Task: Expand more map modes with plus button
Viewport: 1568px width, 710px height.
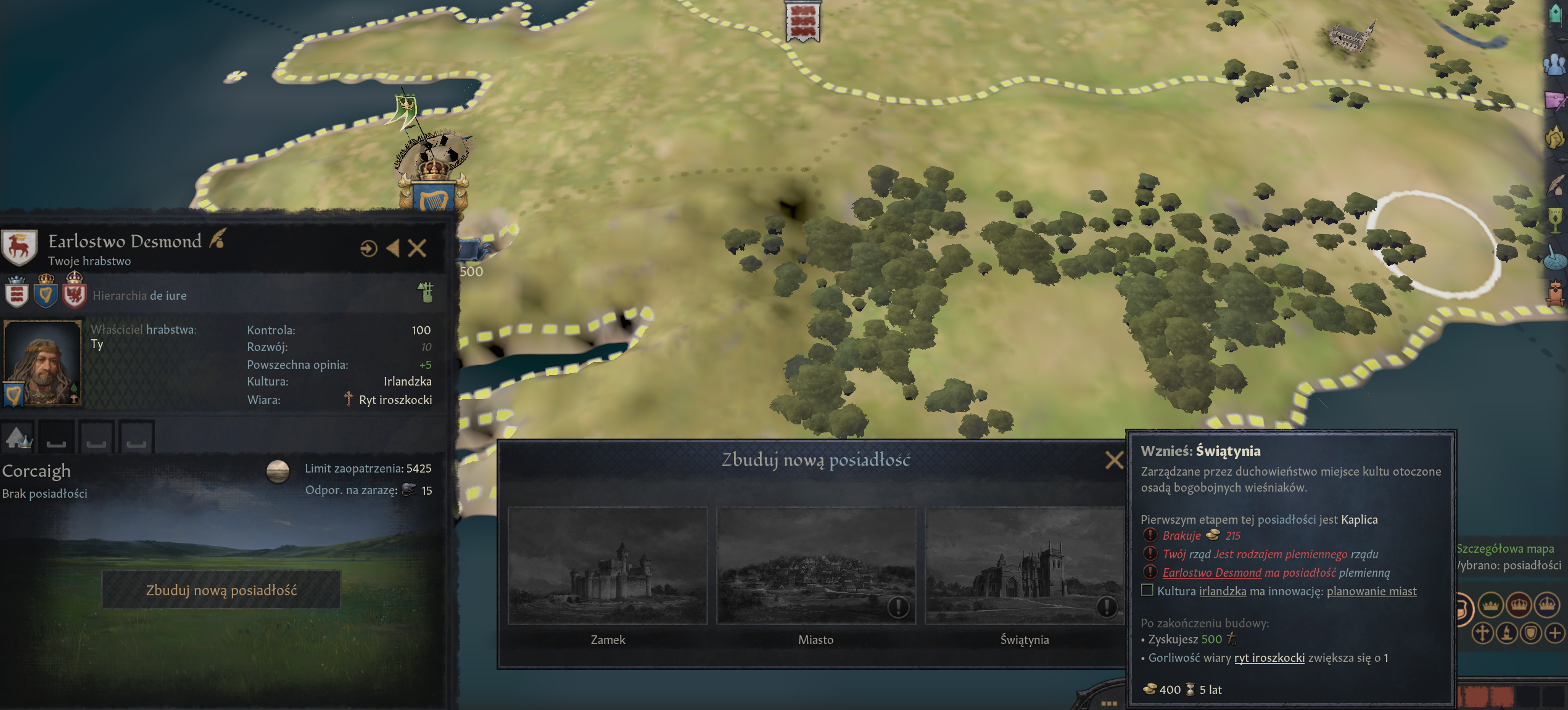Action: pos(1554,633)
